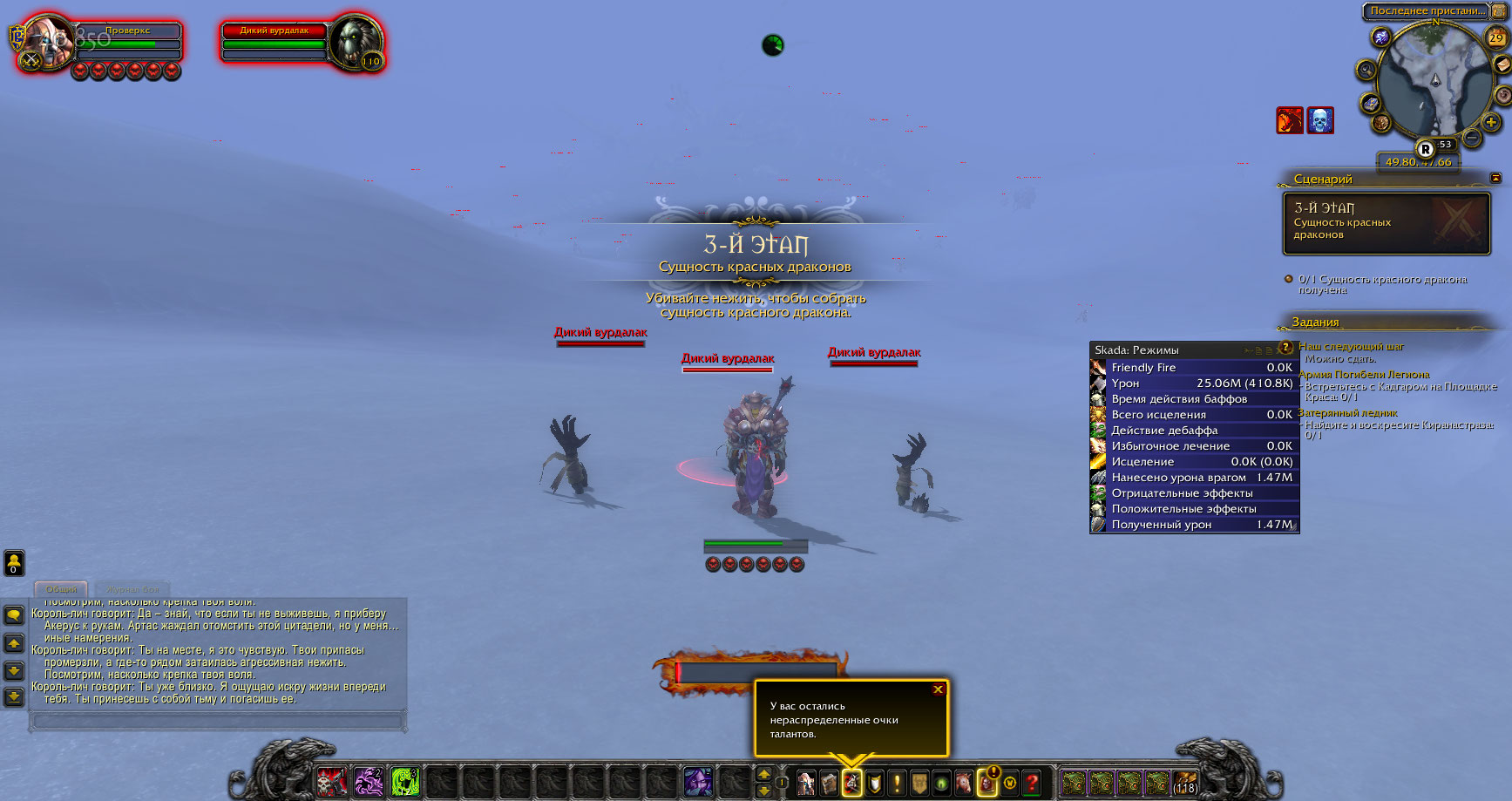This screenshot has height=801, width=1512.
Task: Open the red question mark help button
Action: 1032,783
